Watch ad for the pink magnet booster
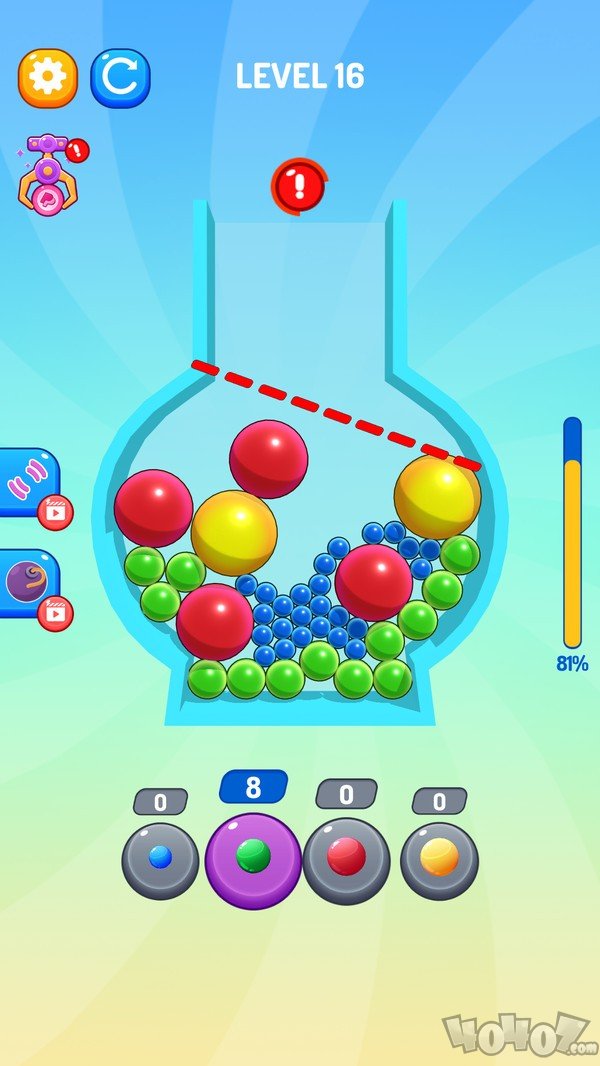Screen dimensions: 600x1066 point(30,484)
